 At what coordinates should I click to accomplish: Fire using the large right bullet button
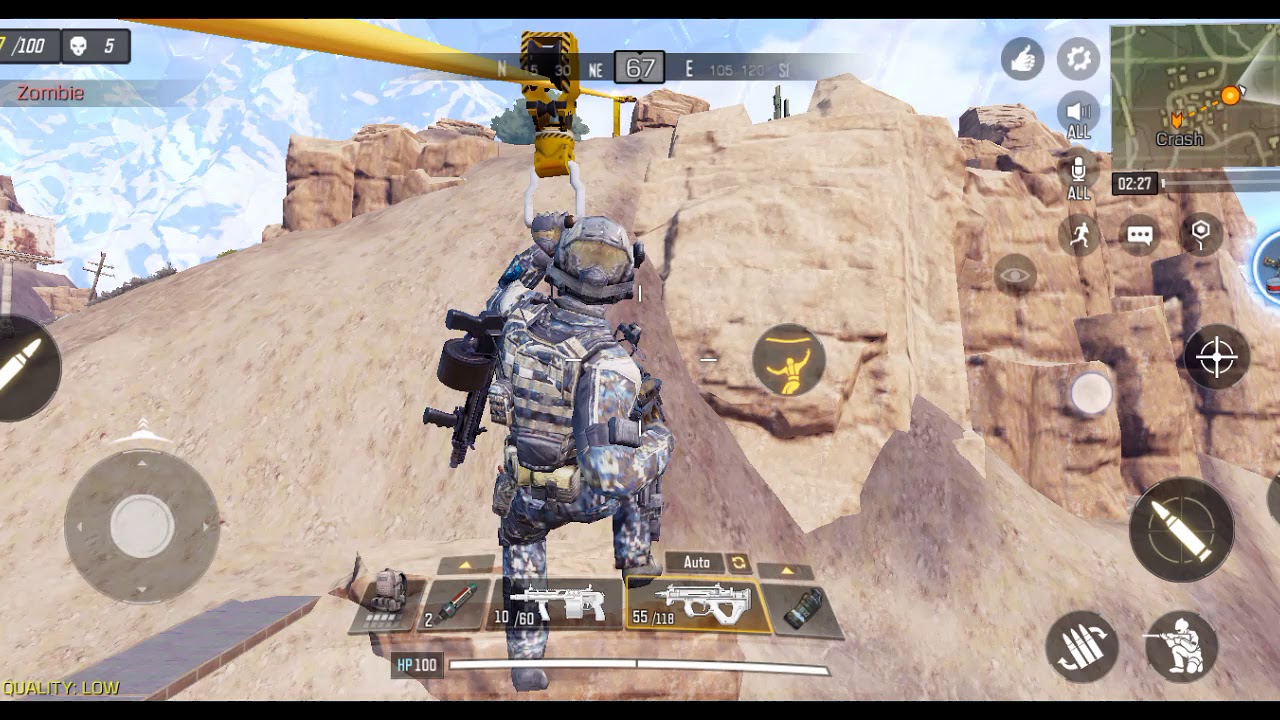pos(1181,529)
